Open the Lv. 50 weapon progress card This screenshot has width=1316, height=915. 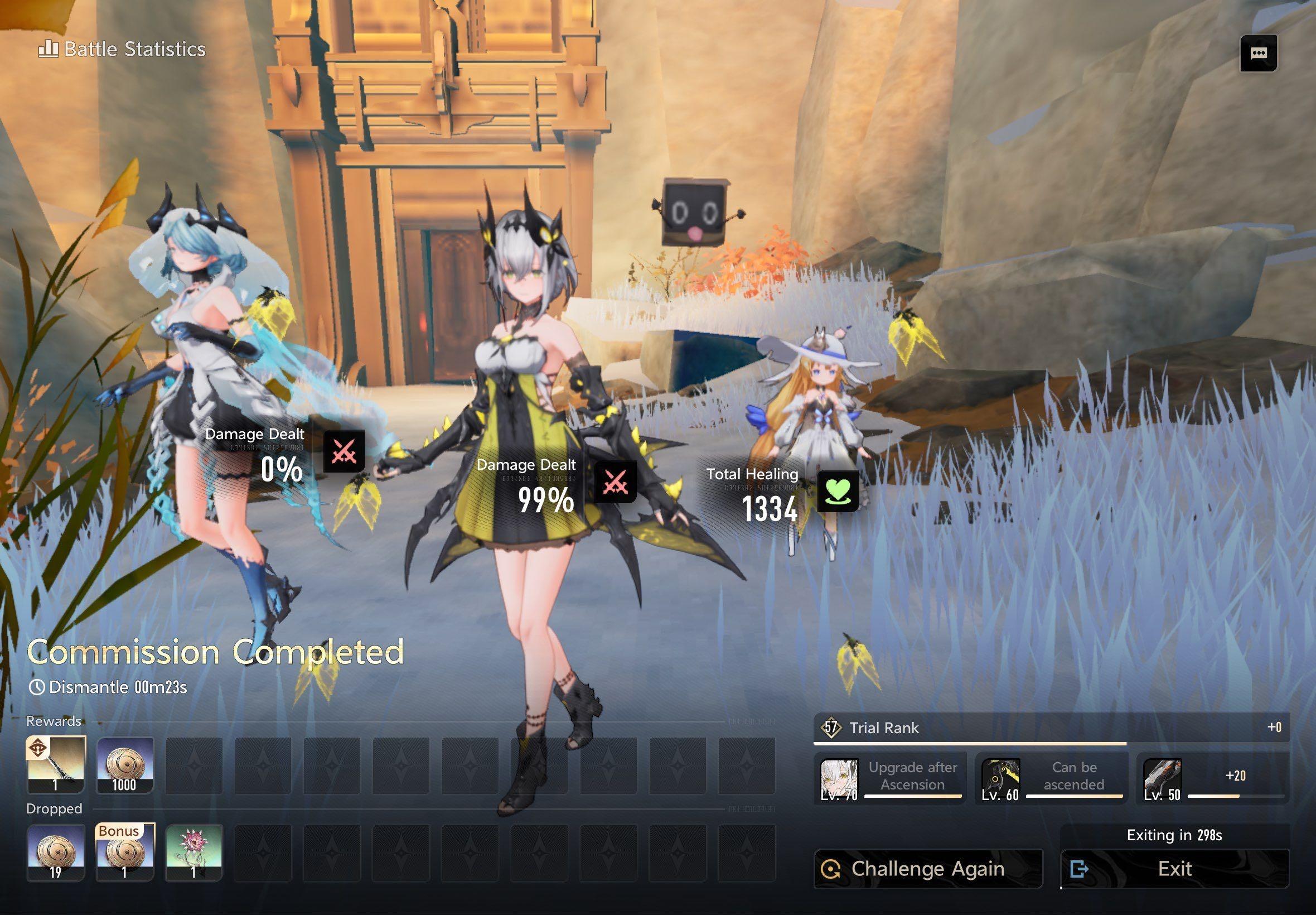(x=1213, y=778)
